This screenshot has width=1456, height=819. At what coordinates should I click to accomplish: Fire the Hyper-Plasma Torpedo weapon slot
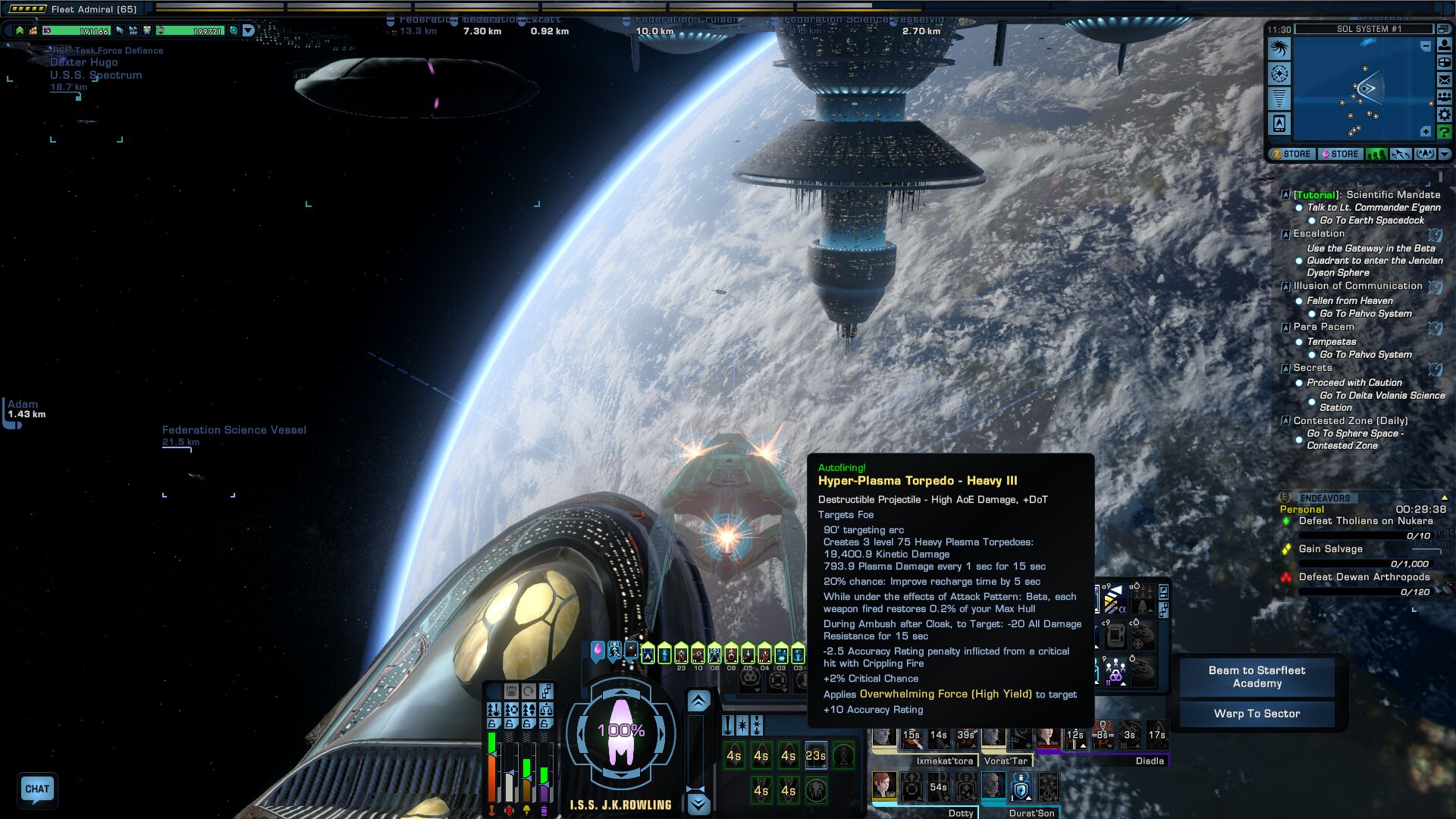[815, 755]
